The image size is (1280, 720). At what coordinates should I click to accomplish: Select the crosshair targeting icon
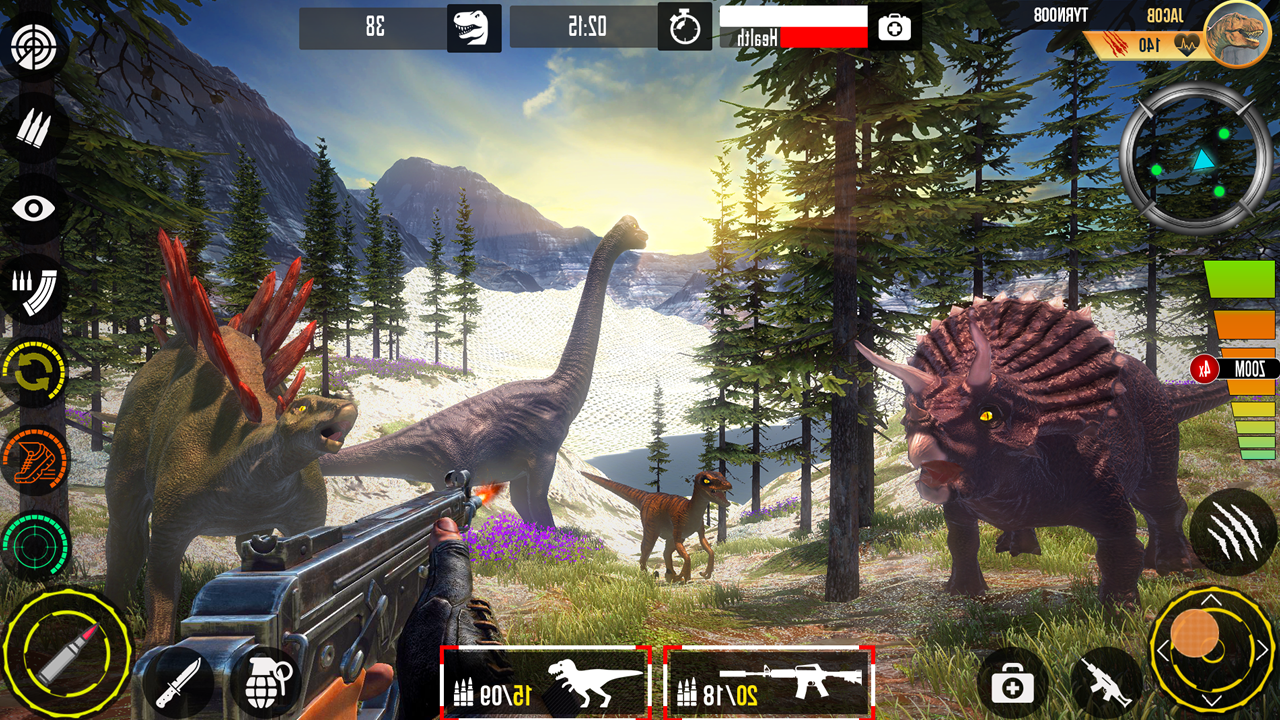pyautogui.click(x=35, y=44)
